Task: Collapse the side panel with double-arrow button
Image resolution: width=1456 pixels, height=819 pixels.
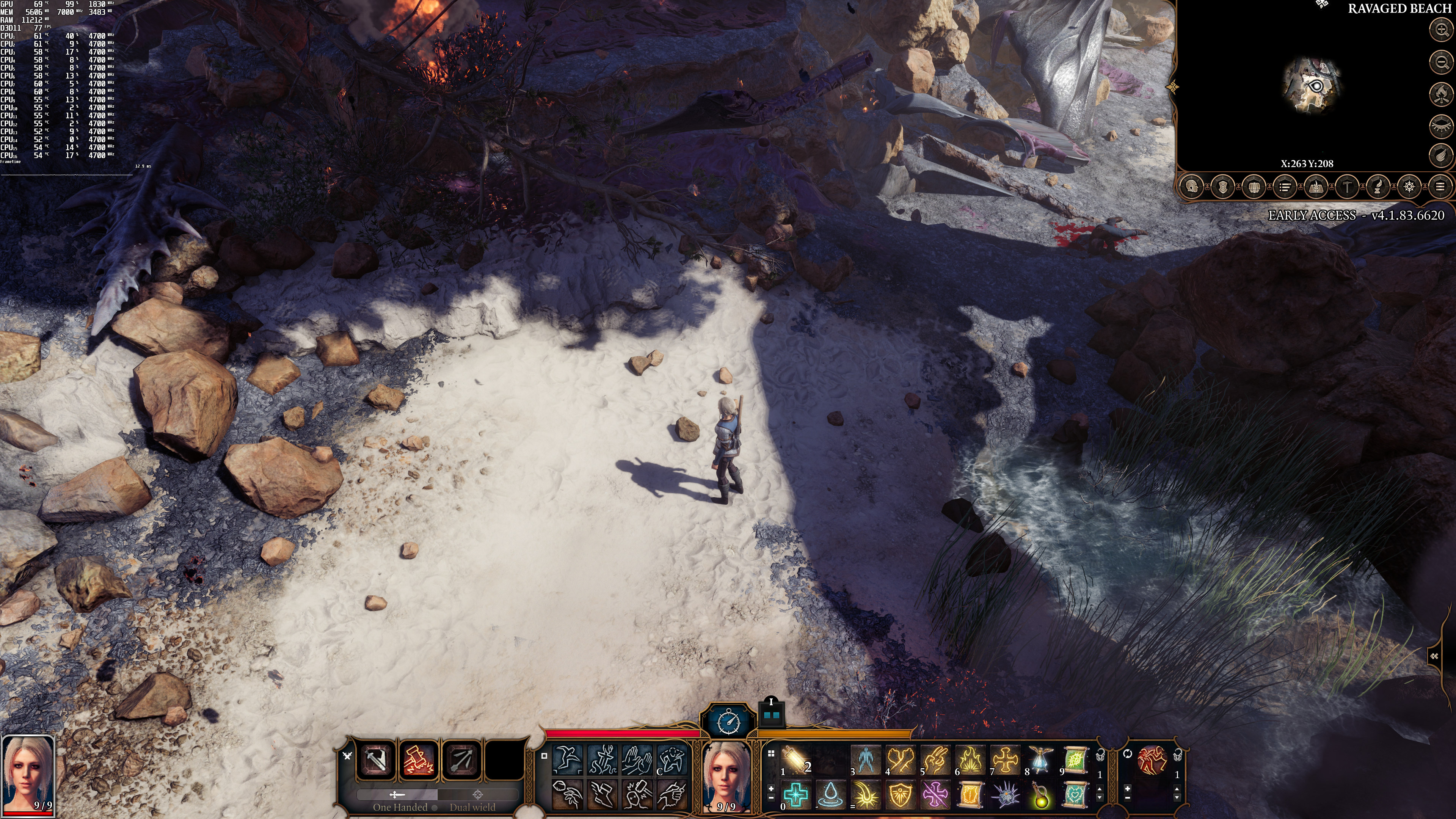Action: point(1434,656)
